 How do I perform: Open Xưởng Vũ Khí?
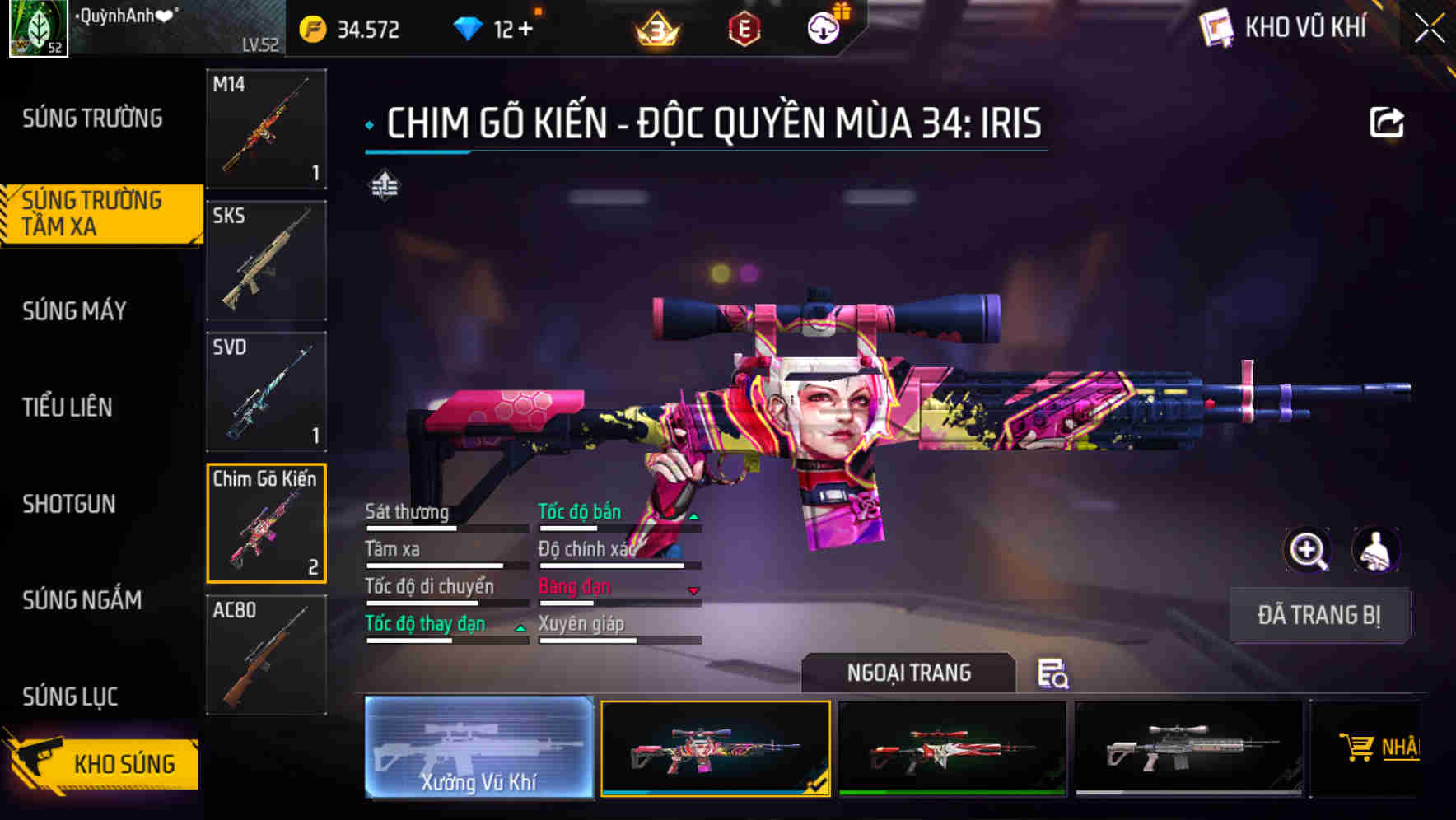pyautogui.click(x=478, y=749)
